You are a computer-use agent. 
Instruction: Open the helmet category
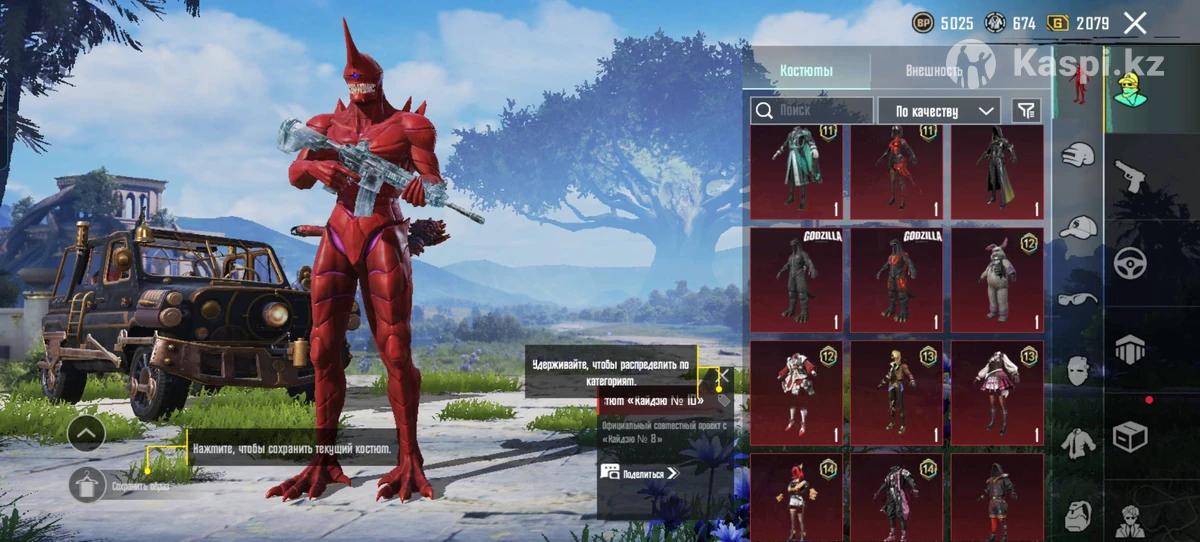1077,155
